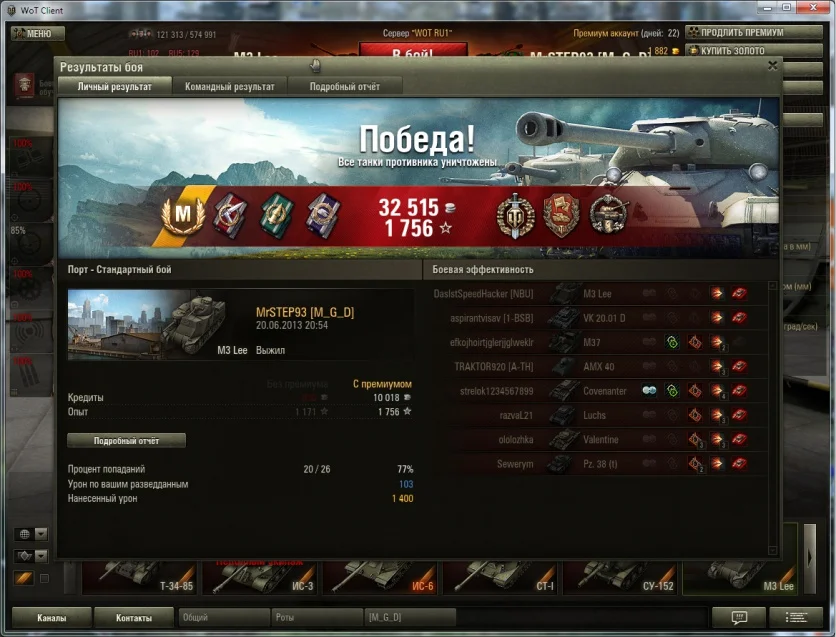Select the Роты chat channel tab
Screen dimensions: 836x637
click(x=314, y=618)
